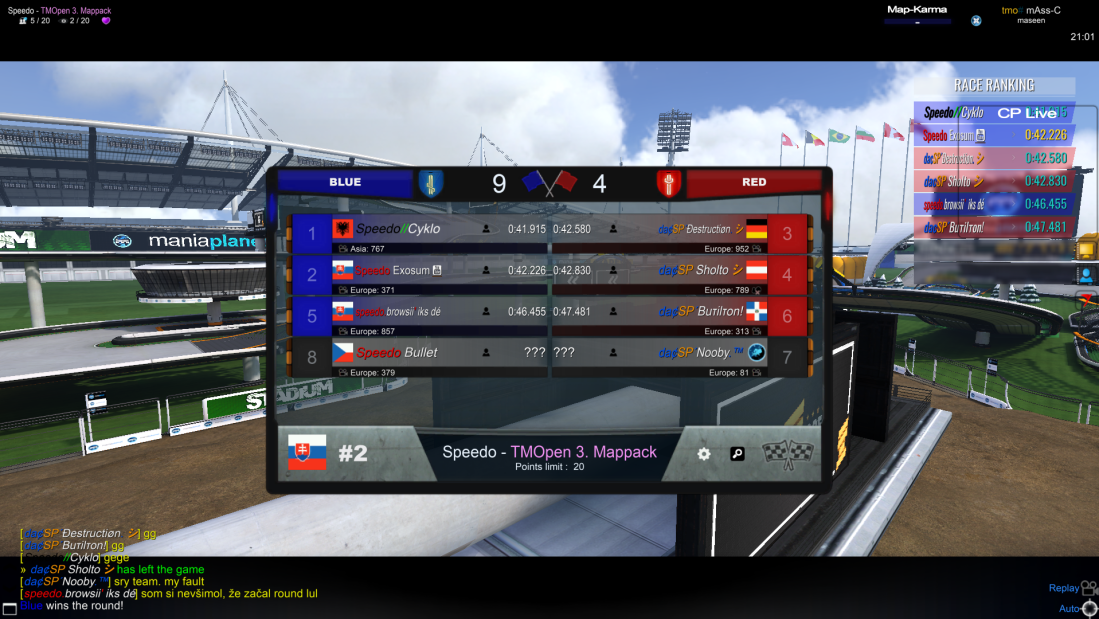
Task: Click the yellow monitor icon in the side panel
Action: click(1085, 247)
